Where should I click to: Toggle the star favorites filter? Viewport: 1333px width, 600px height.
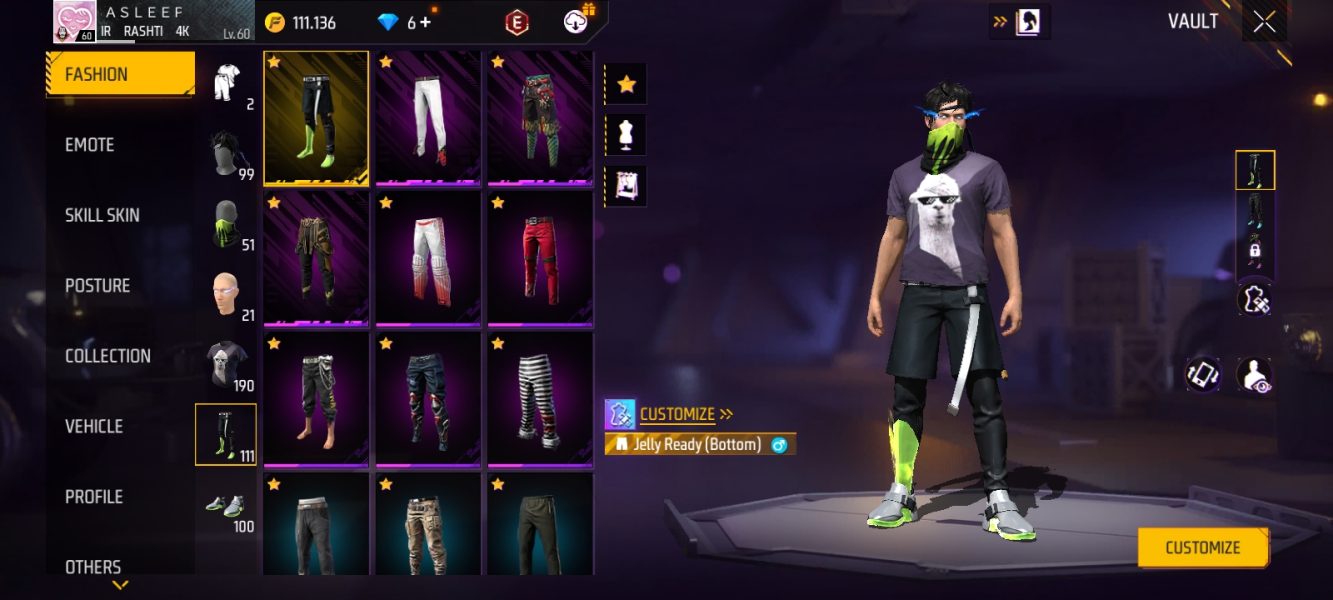pyautogui.click(x=626, y=84)
